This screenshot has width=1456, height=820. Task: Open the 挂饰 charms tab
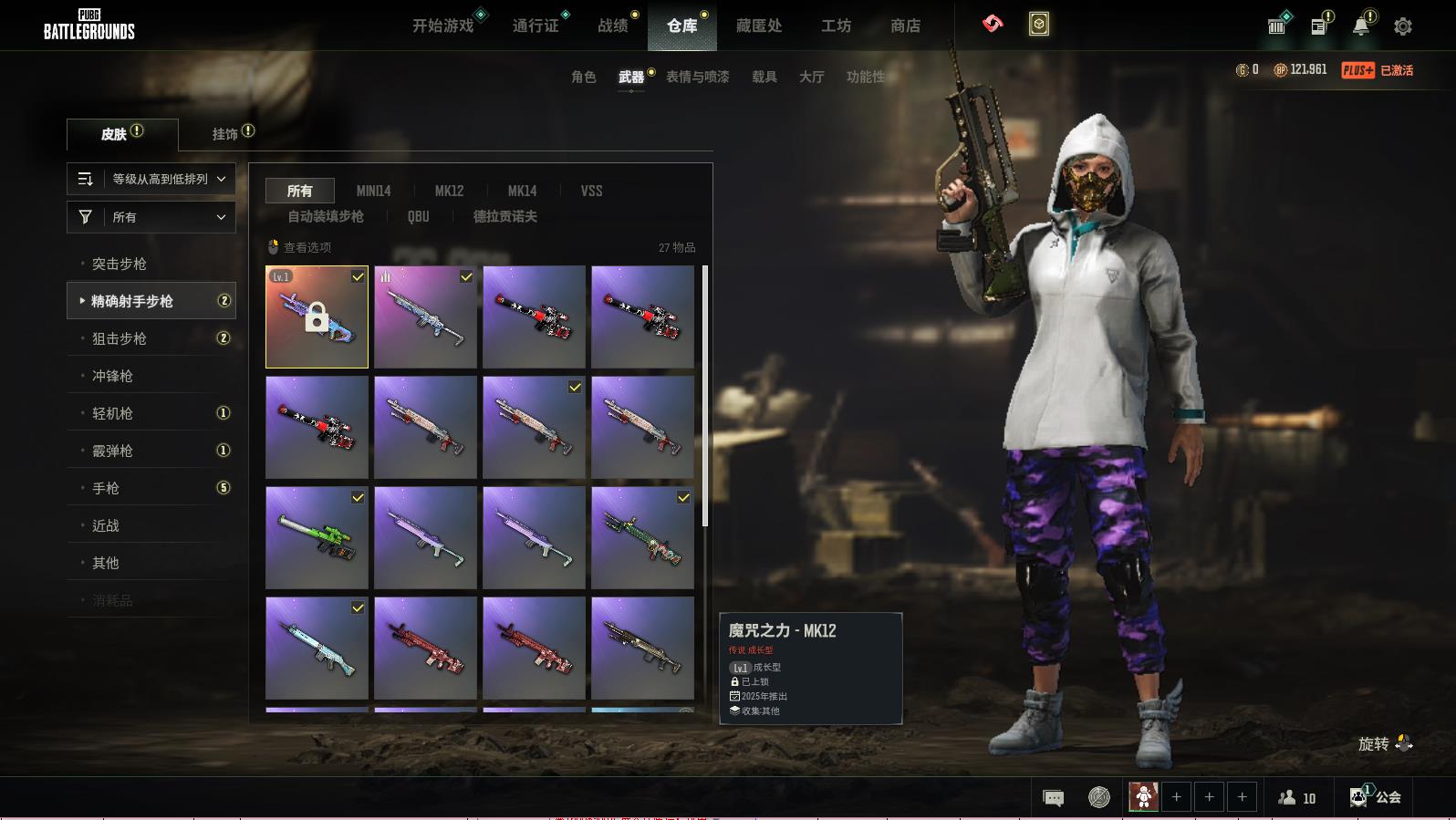pyautogui.click(x=225, y=134)
